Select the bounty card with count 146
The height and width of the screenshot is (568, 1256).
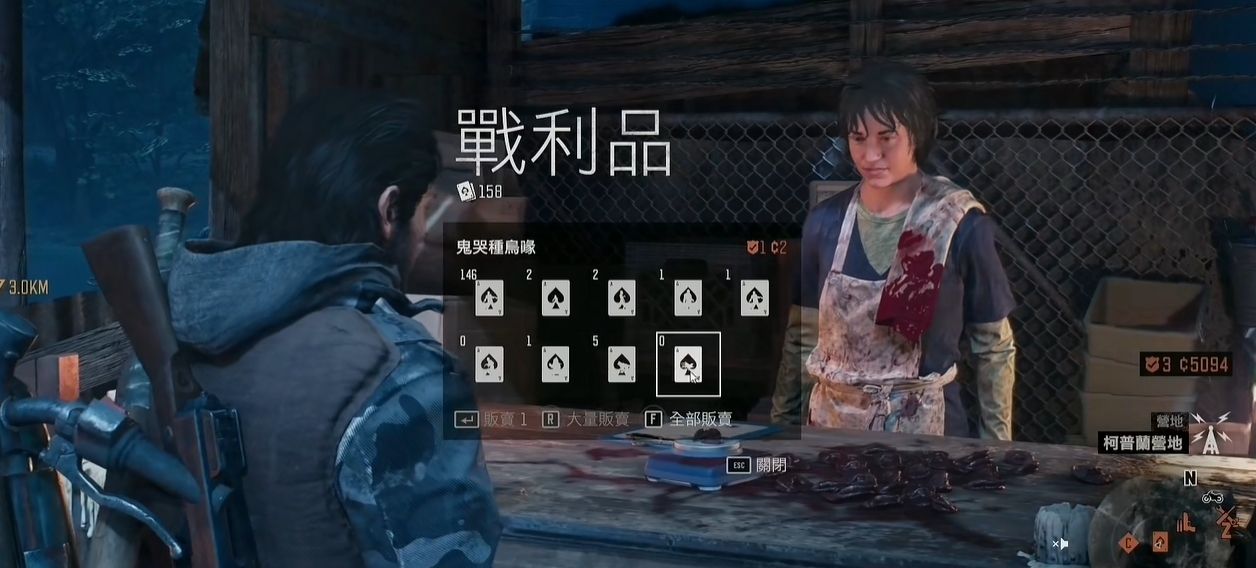[488, 297]
